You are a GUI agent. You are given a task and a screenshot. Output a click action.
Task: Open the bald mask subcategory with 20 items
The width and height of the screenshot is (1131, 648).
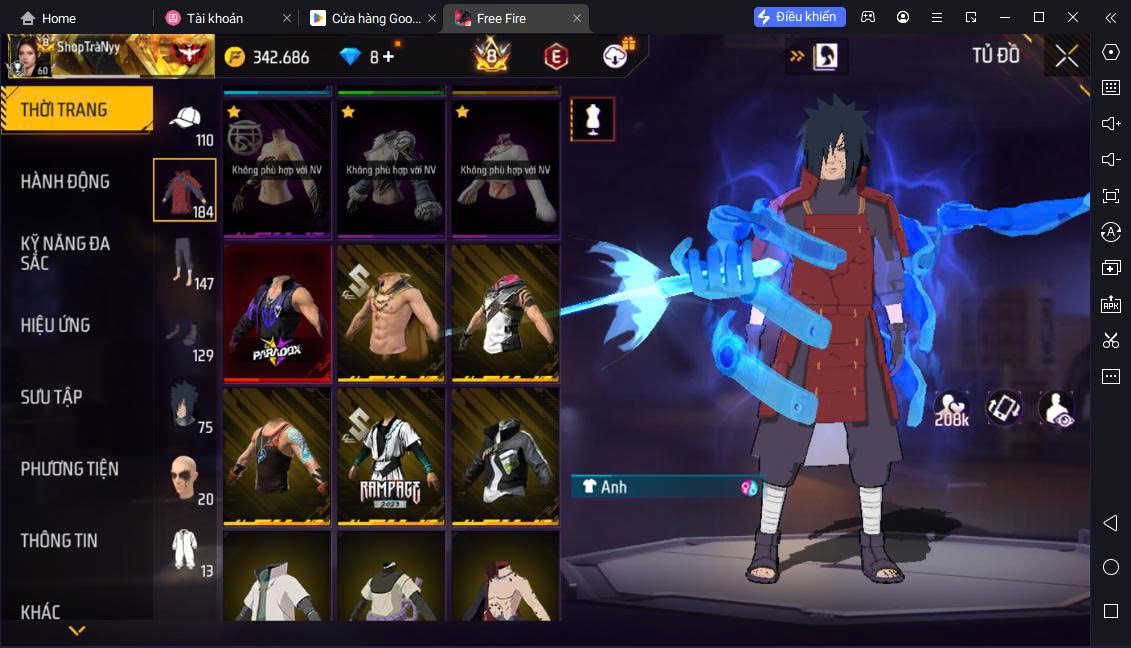185,480
